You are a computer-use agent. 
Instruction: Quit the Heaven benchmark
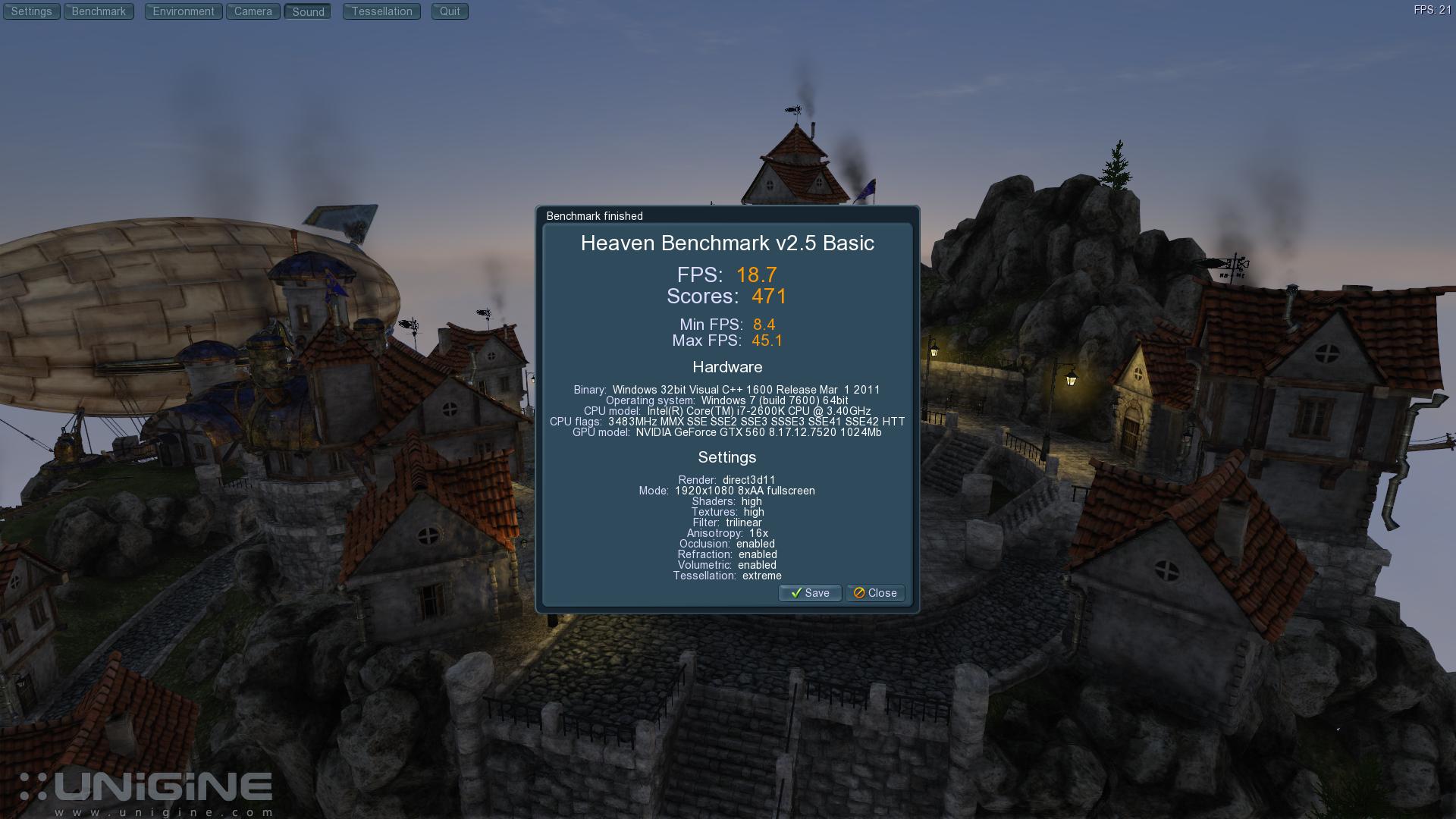450,11
